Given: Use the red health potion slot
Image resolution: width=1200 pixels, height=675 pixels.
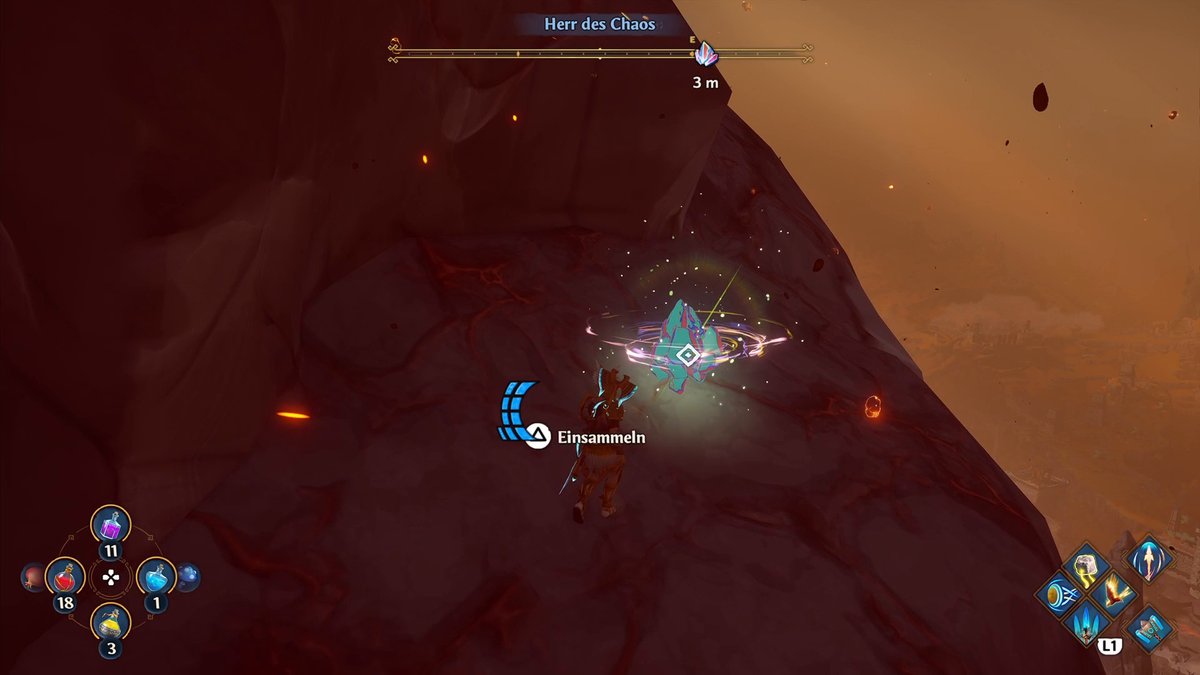Looking at the screenshot, I should click(65, 577).
